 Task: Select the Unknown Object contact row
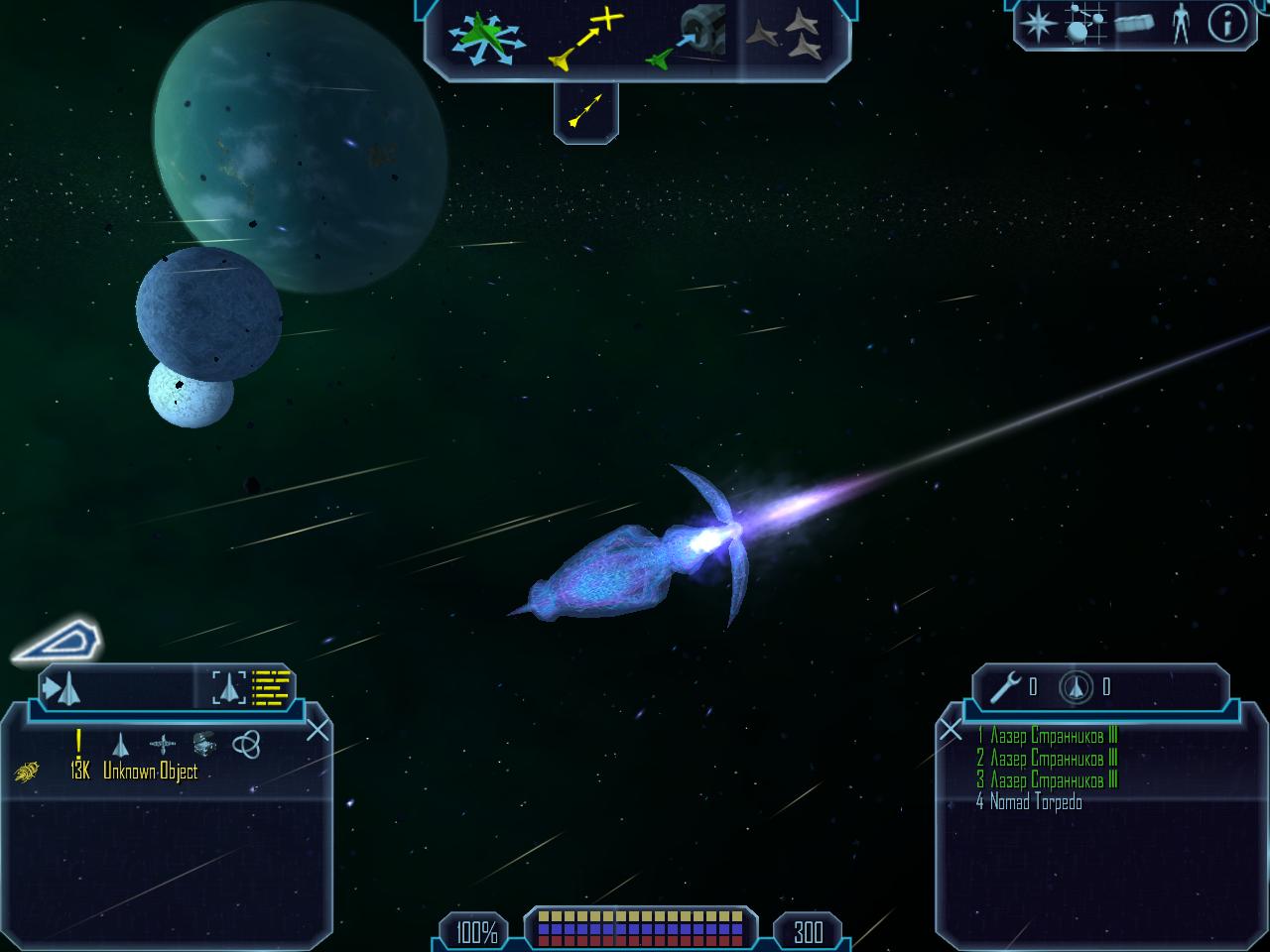[149, 772]
